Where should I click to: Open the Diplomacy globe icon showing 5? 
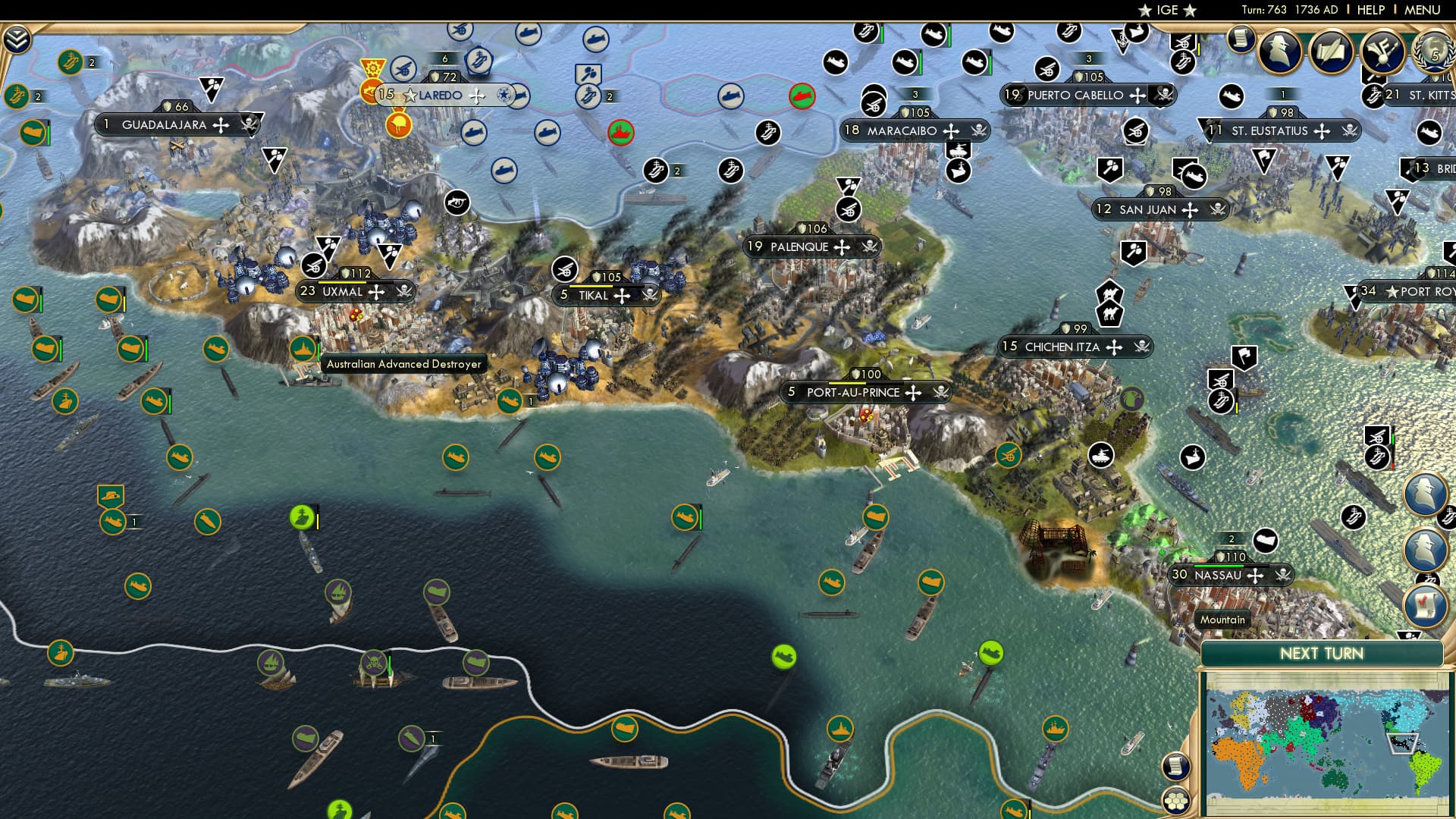(1432, 53)
